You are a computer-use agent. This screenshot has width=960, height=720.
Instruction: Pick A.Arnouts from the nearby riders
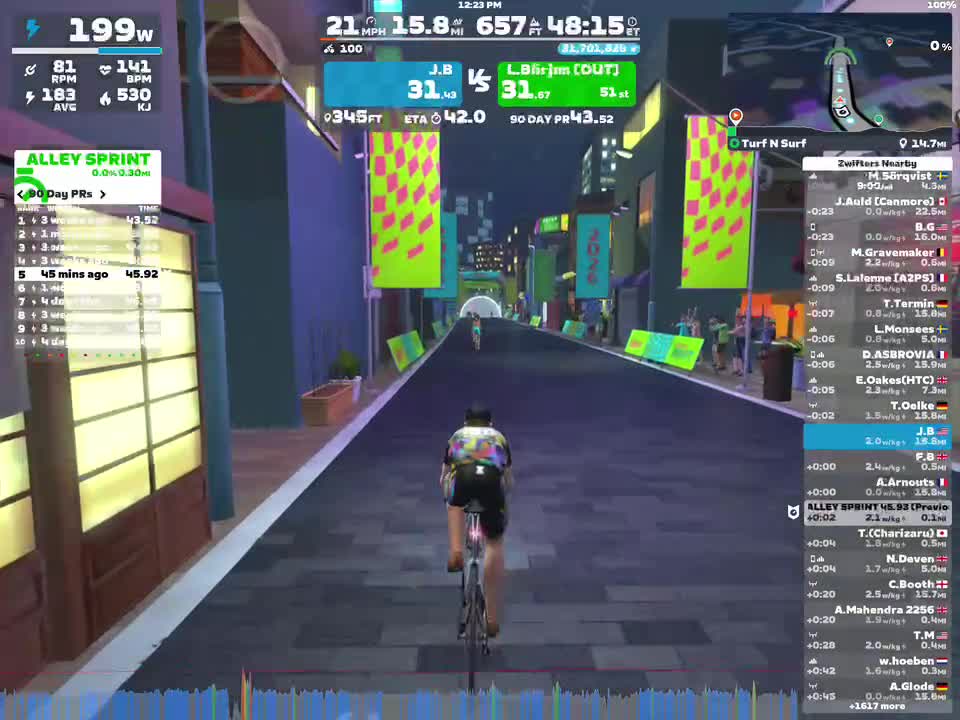877,487
